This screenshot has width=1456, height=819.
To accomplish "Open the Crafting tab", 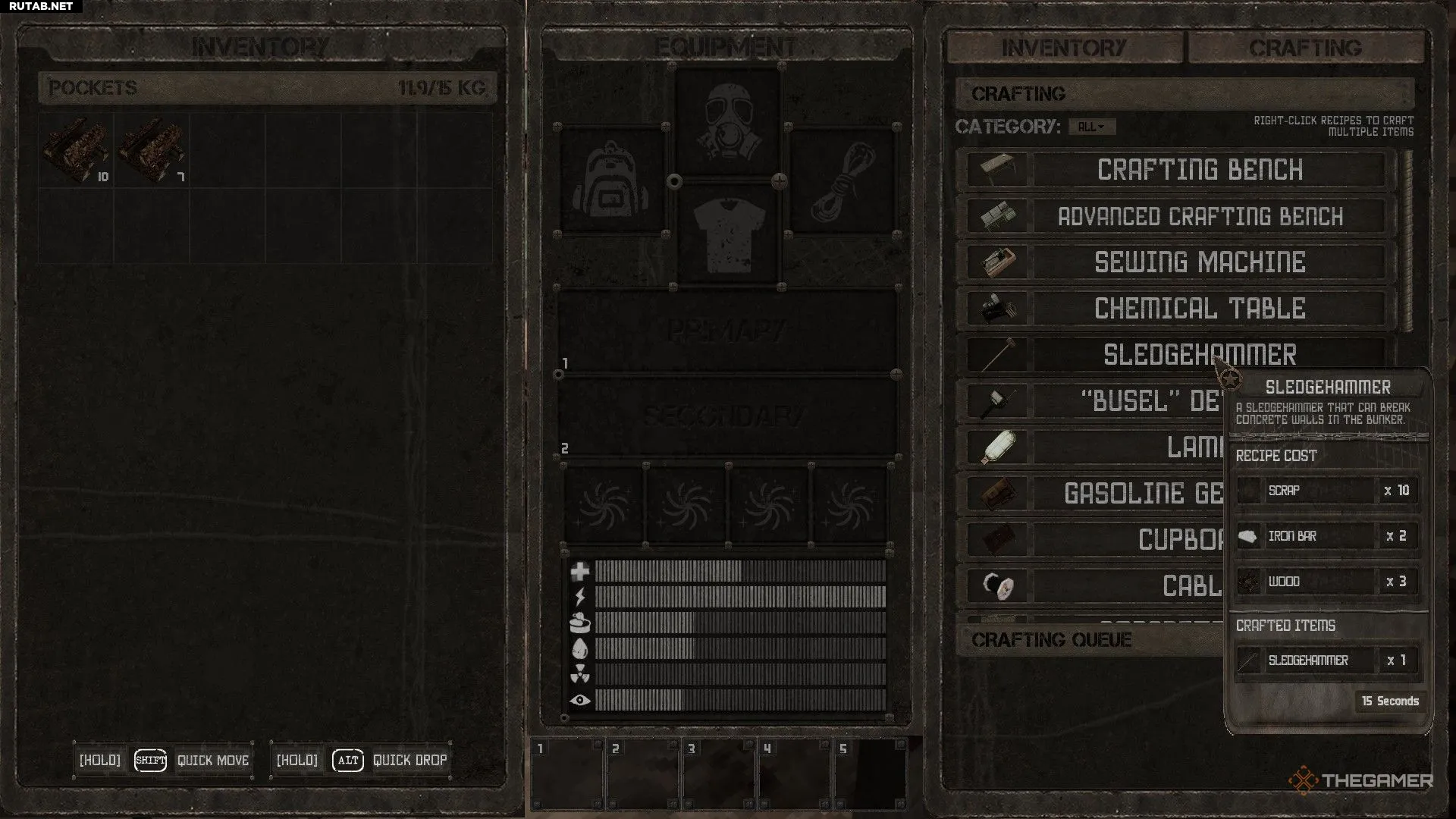I will (1305, 48).
